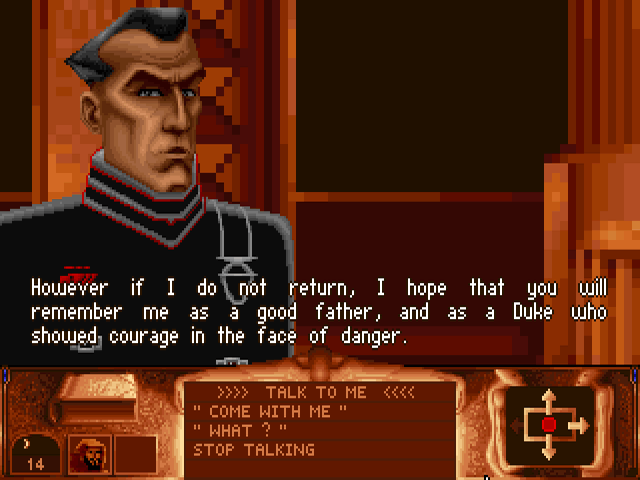Choose STOP TALKING to end conversation
640x480 pixels.
pyautogui.click(x=254, y=450)
